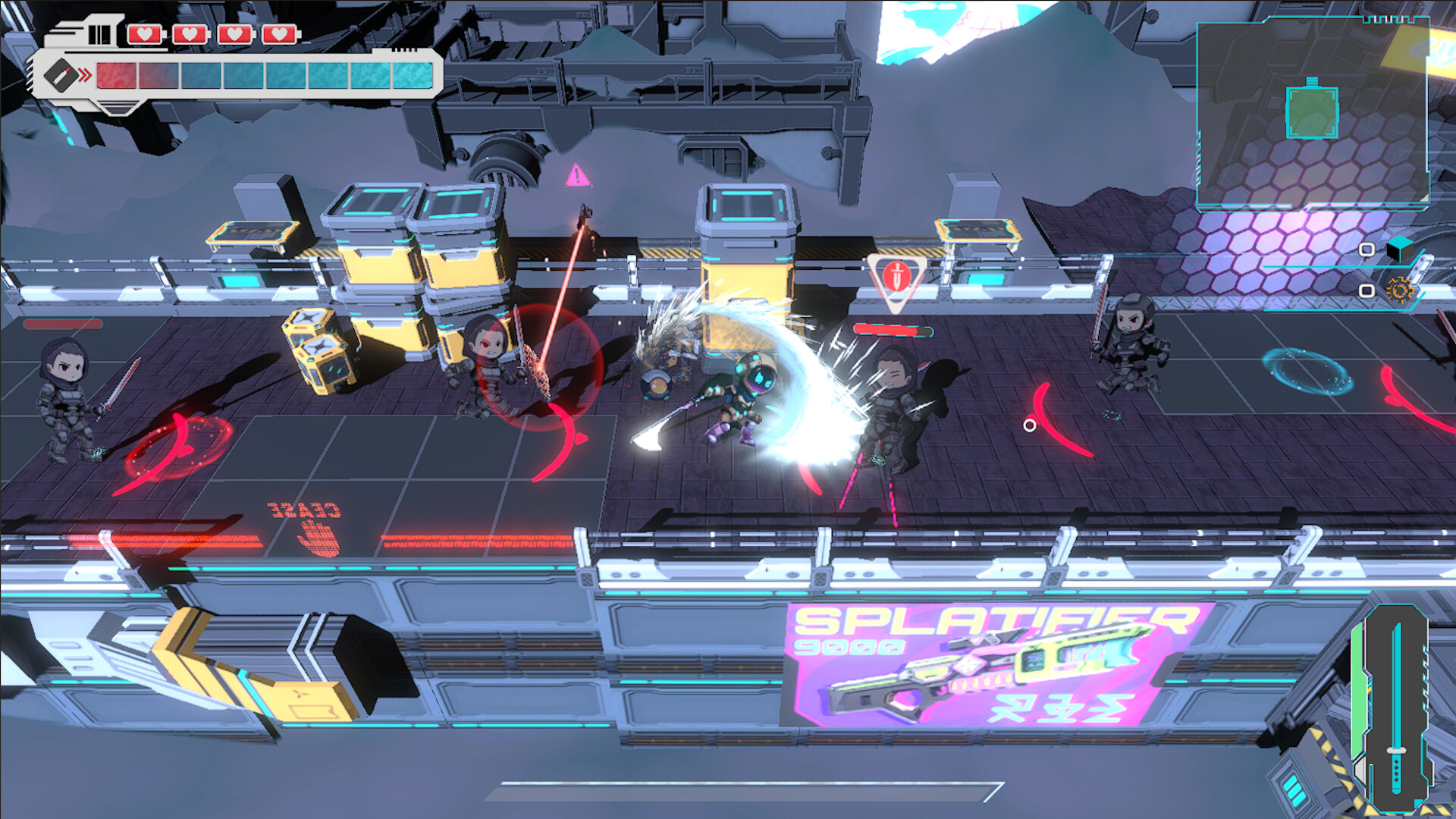The image size is (1456, 819).
Task: Select the marker pen icon on the HUD gauge
Action: coord(62,75)
